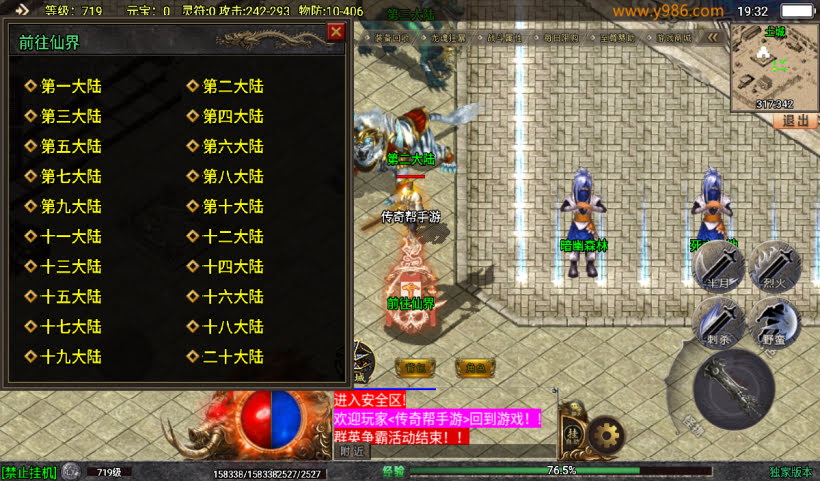Collapse the top menu bar arrow
This screenshot has width=820, height=481.
point(713,37)
